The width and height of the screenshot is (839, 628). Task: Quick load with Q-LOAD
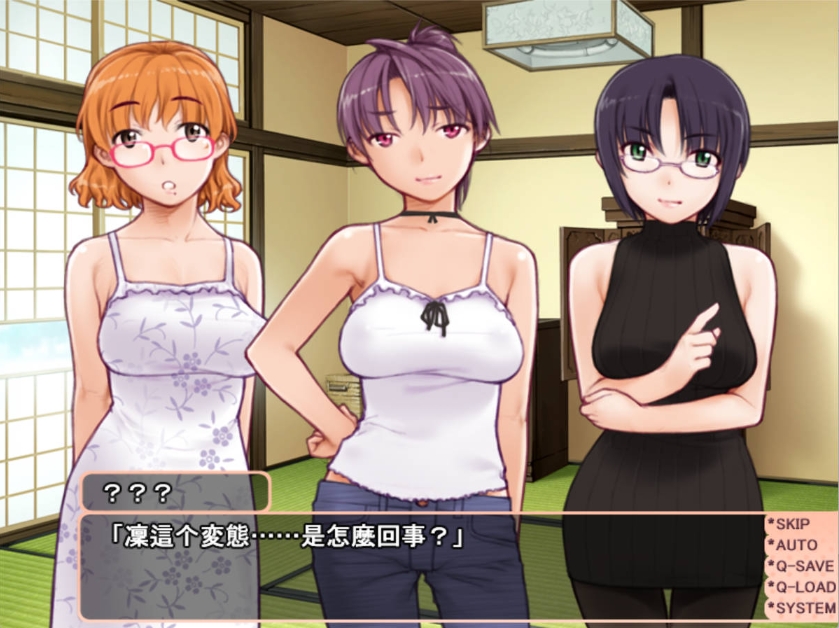pos(802,587)
